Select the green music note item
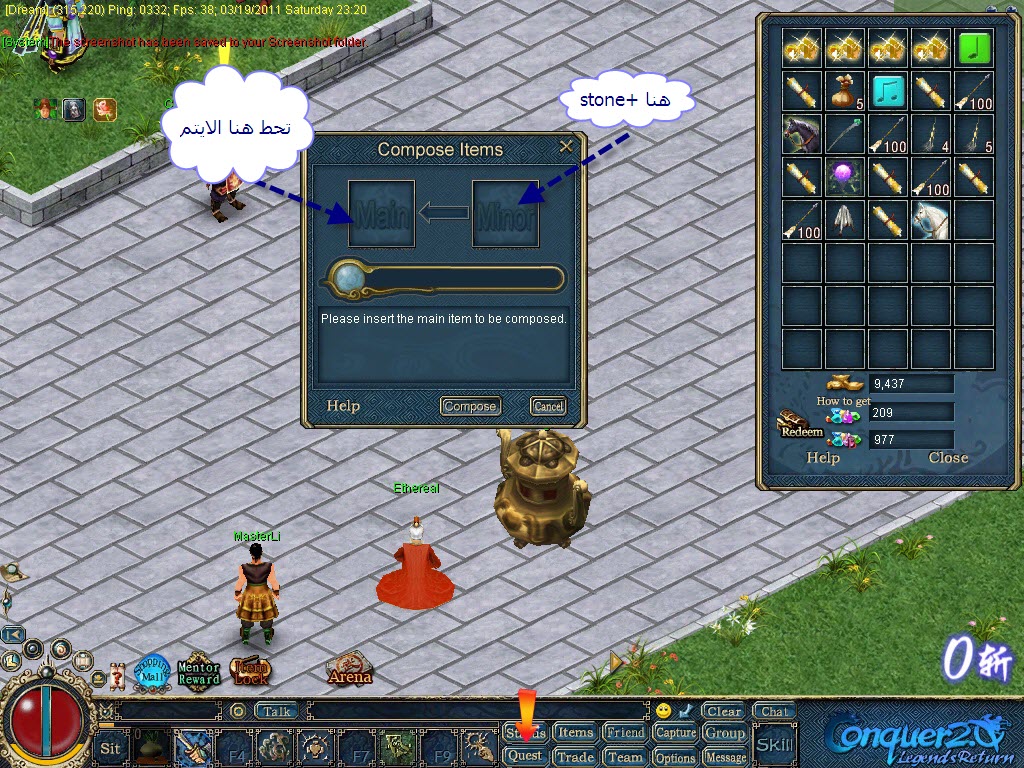The width and height of the screenshot is (1024, 768). (x=973, y=48)
